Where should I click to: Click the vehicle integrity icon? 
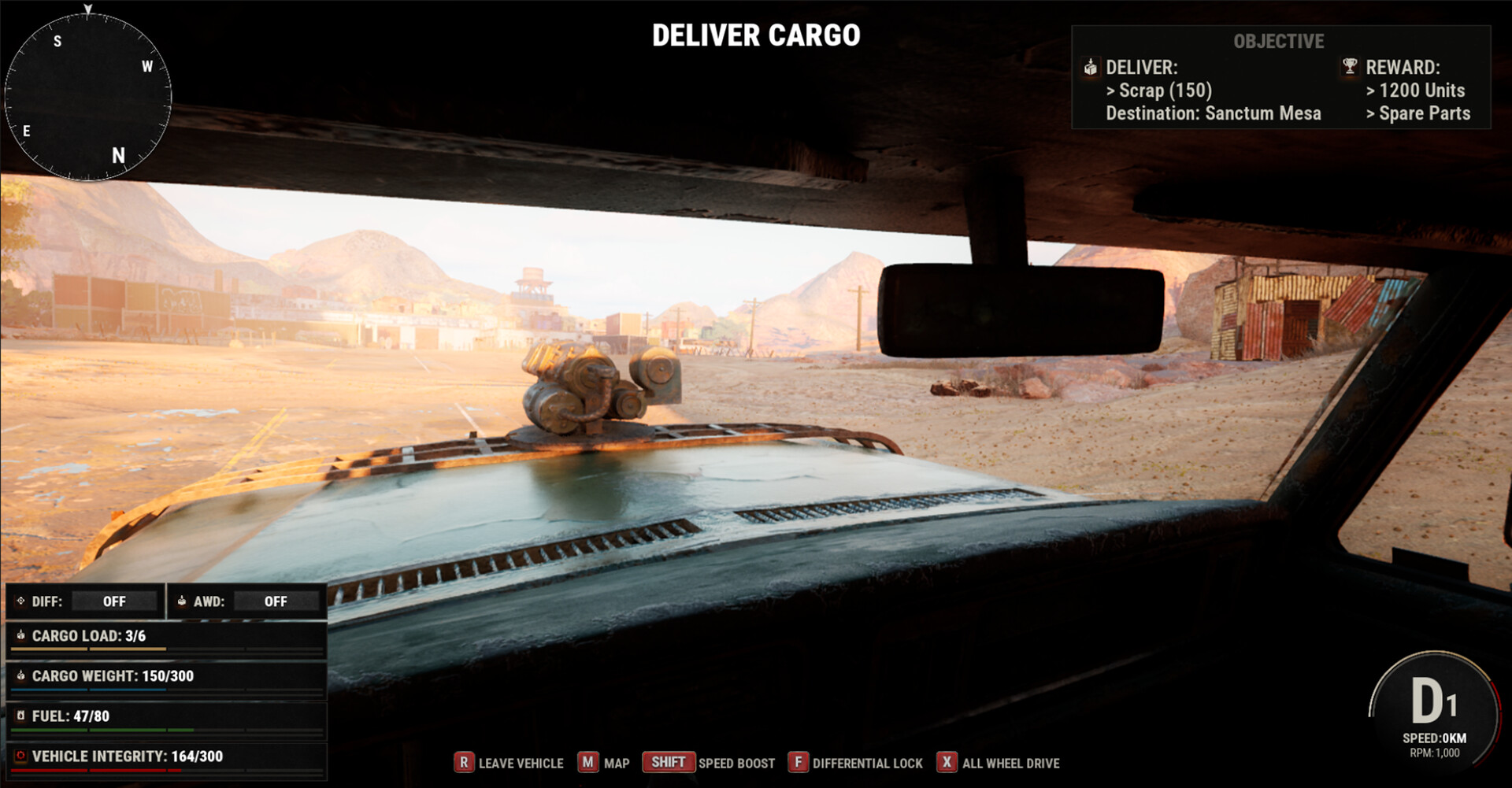22,756
